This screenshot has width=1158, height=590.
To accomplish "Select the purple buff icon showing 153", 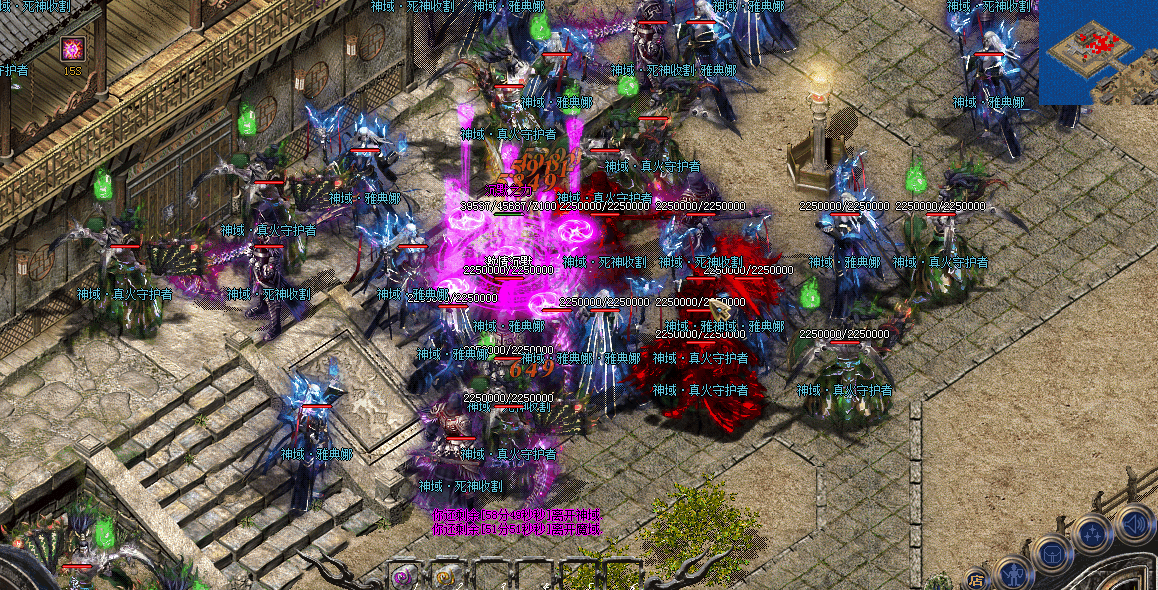I will point(72,48).
